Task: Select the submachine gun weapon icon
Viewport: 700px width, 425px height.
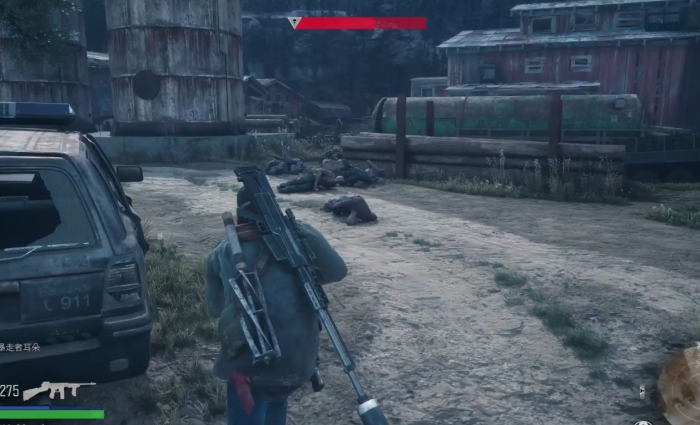Action: pos(58,390)
